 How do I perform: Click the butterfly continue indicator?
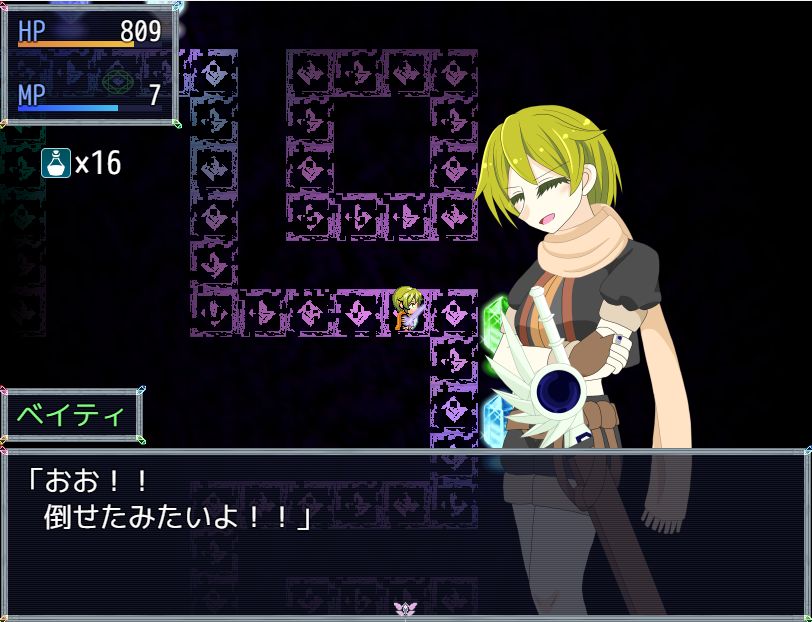click(405, 608)
